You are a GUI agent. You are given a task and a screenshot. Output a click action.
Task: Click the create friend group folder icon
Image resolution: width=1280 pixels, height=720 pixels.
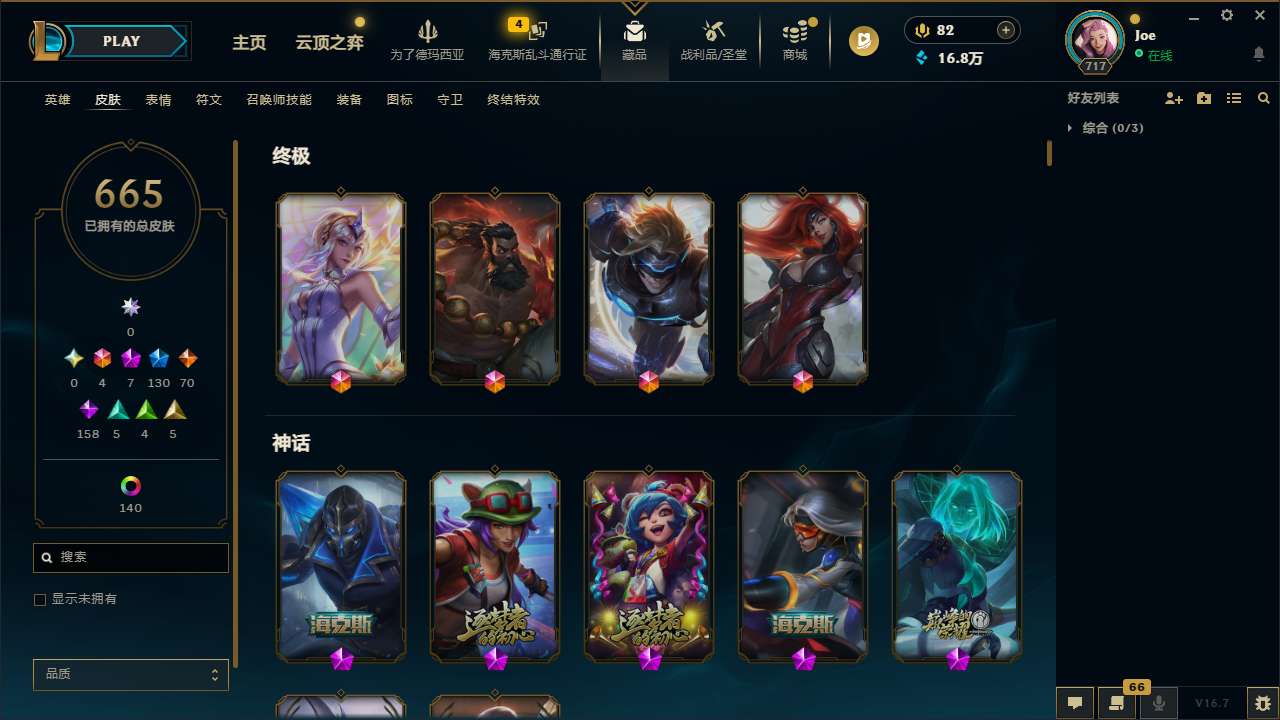pyautogui.click(x=1204, y=98)
